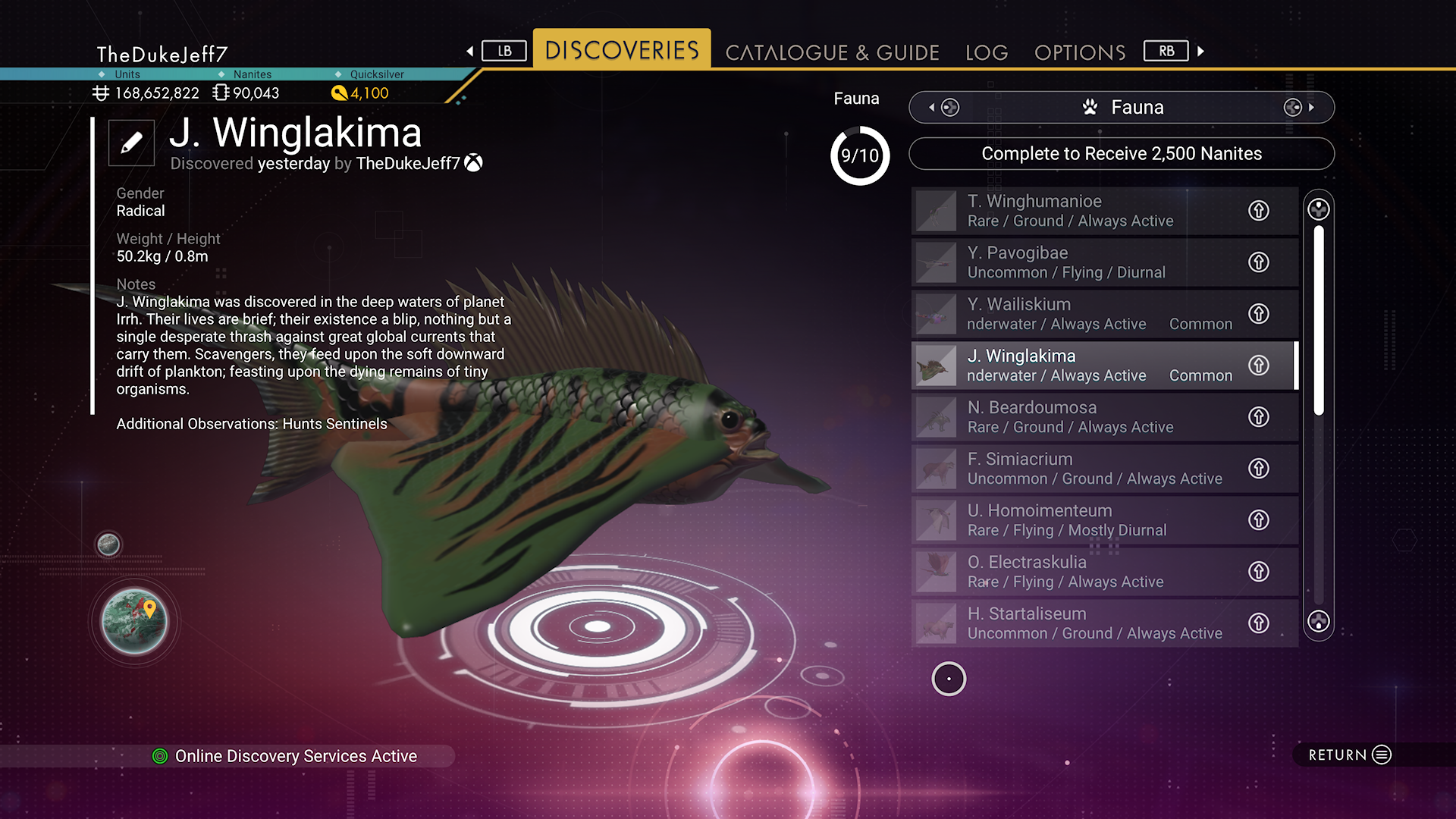Image resolution: width=1456 pixels, height=819 pixels.
Task: Go to the Options tab
Action: click(1080, 52)
